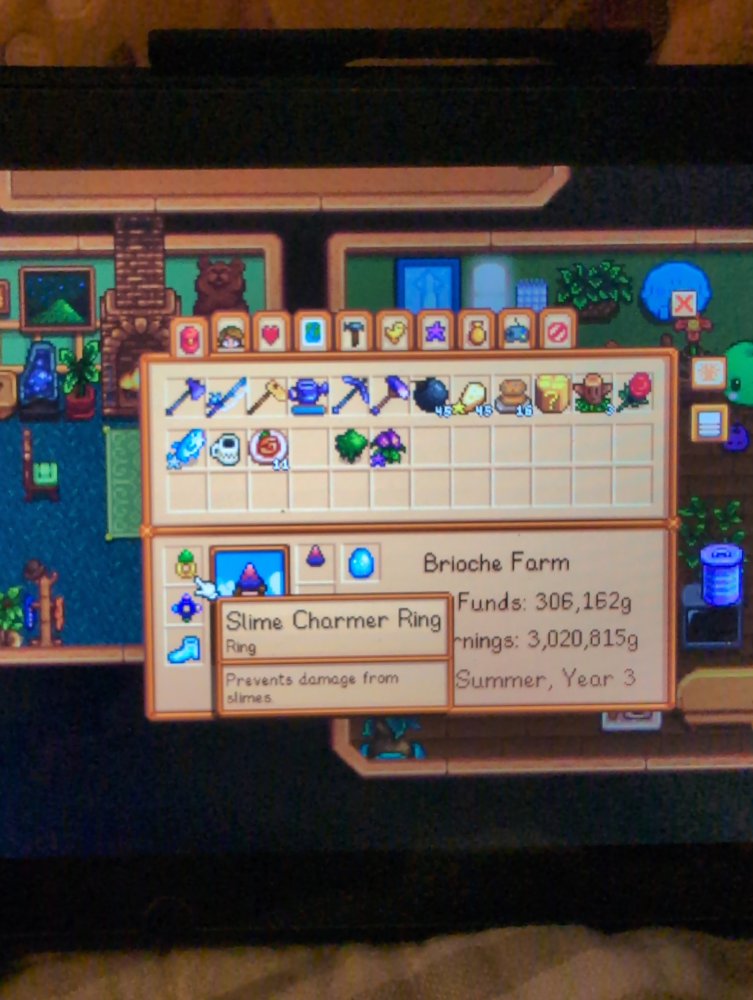Select the equipped blue boots slot
753x1000 pixels.
click(184, 648)
